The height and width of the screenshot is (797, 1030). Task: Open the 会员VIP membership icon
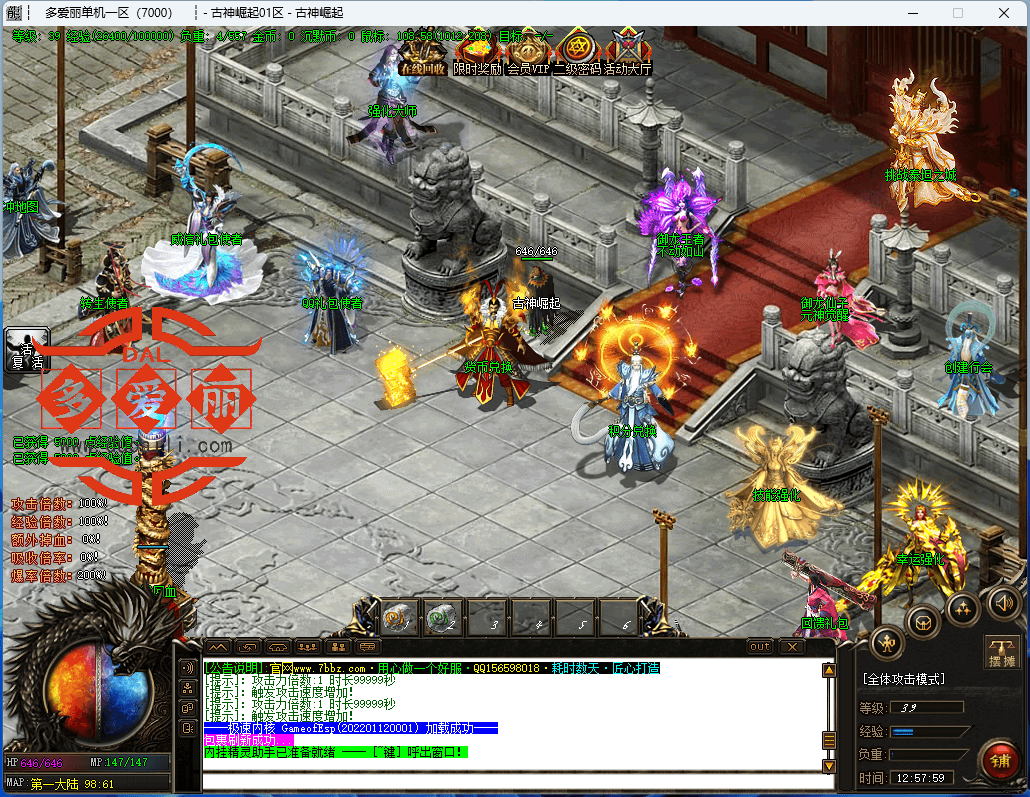527,53
